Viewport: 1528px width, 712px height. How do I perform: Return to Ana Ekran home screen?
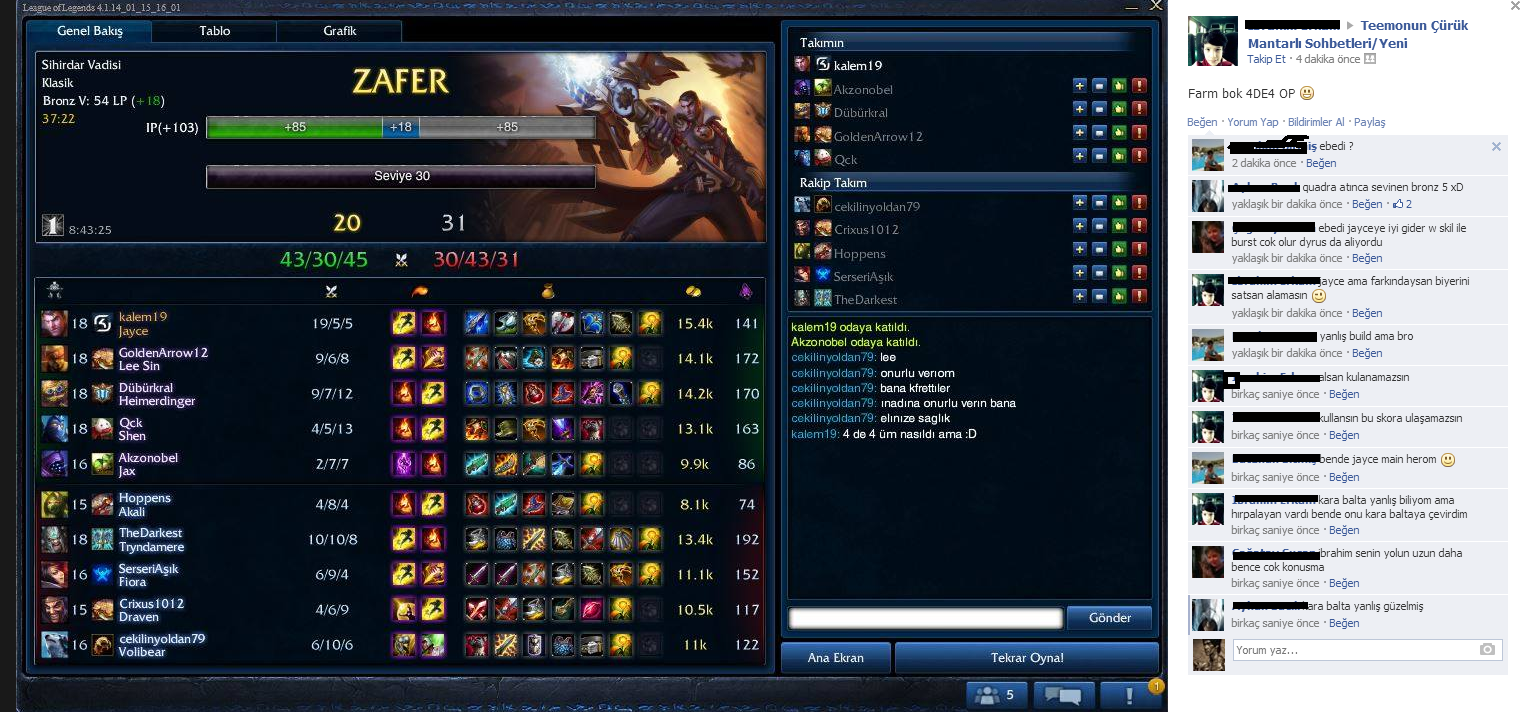coord(835,658)
